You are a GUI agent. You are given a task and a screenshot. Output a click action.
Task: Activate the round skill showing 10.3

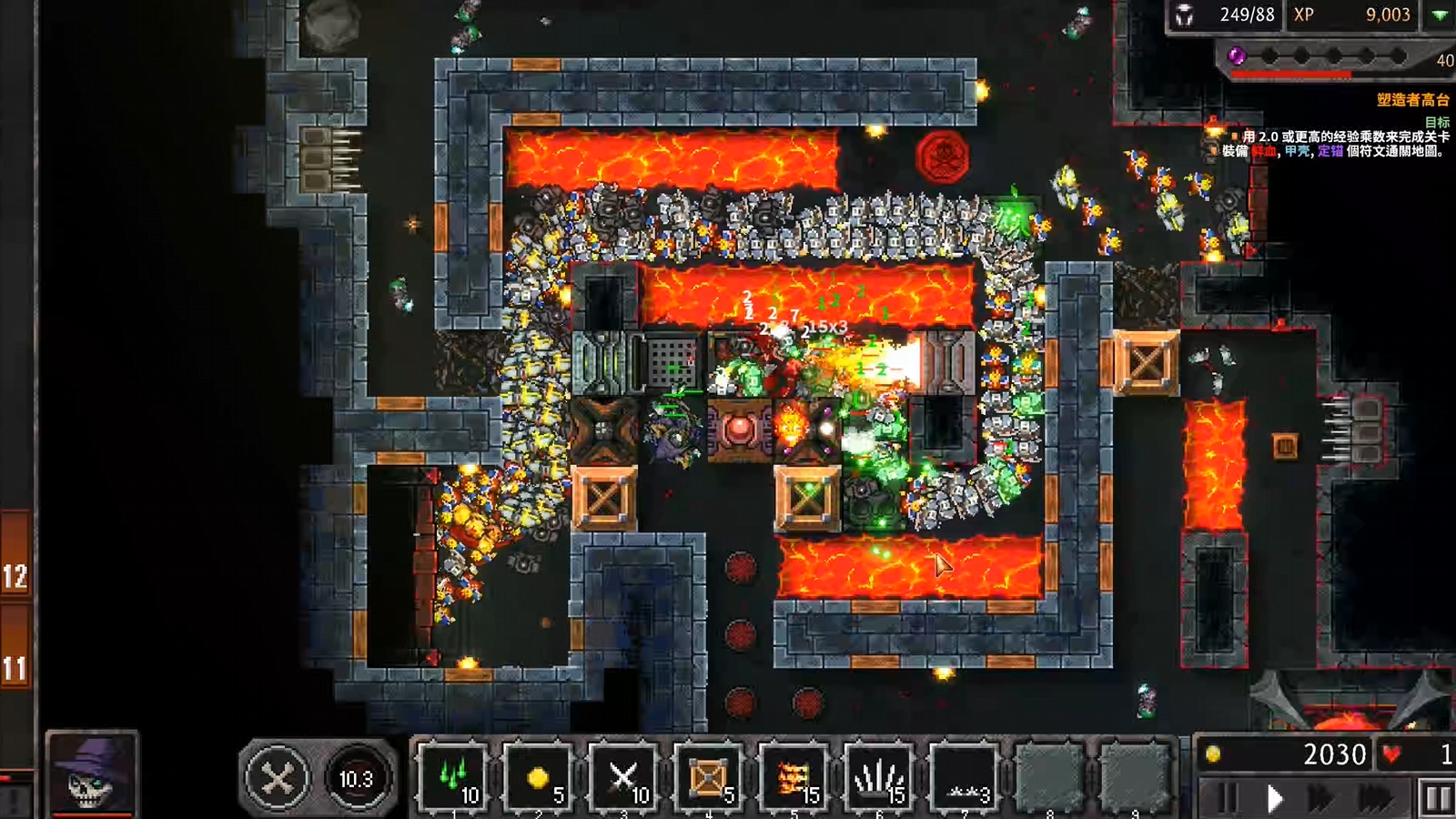coord(356,779)
